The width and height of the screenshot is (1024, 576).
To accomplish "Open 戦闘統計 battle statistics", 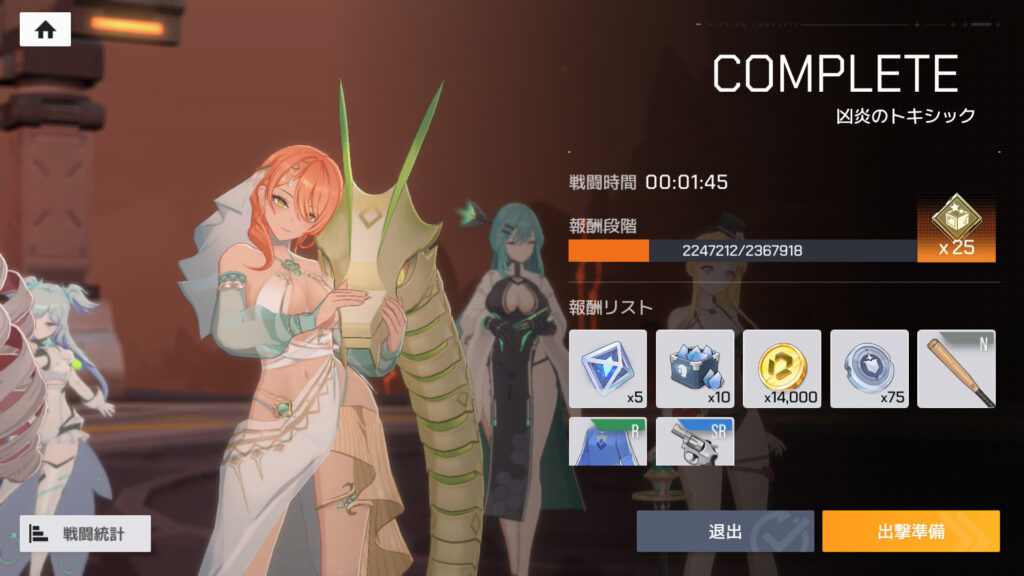I will click(85, 533).
